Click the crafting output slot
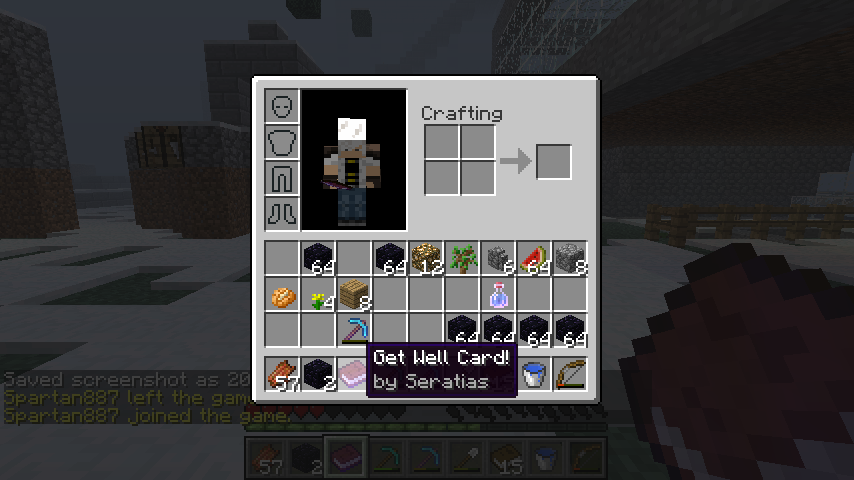The image size is (854, 480). coord(553,161)
